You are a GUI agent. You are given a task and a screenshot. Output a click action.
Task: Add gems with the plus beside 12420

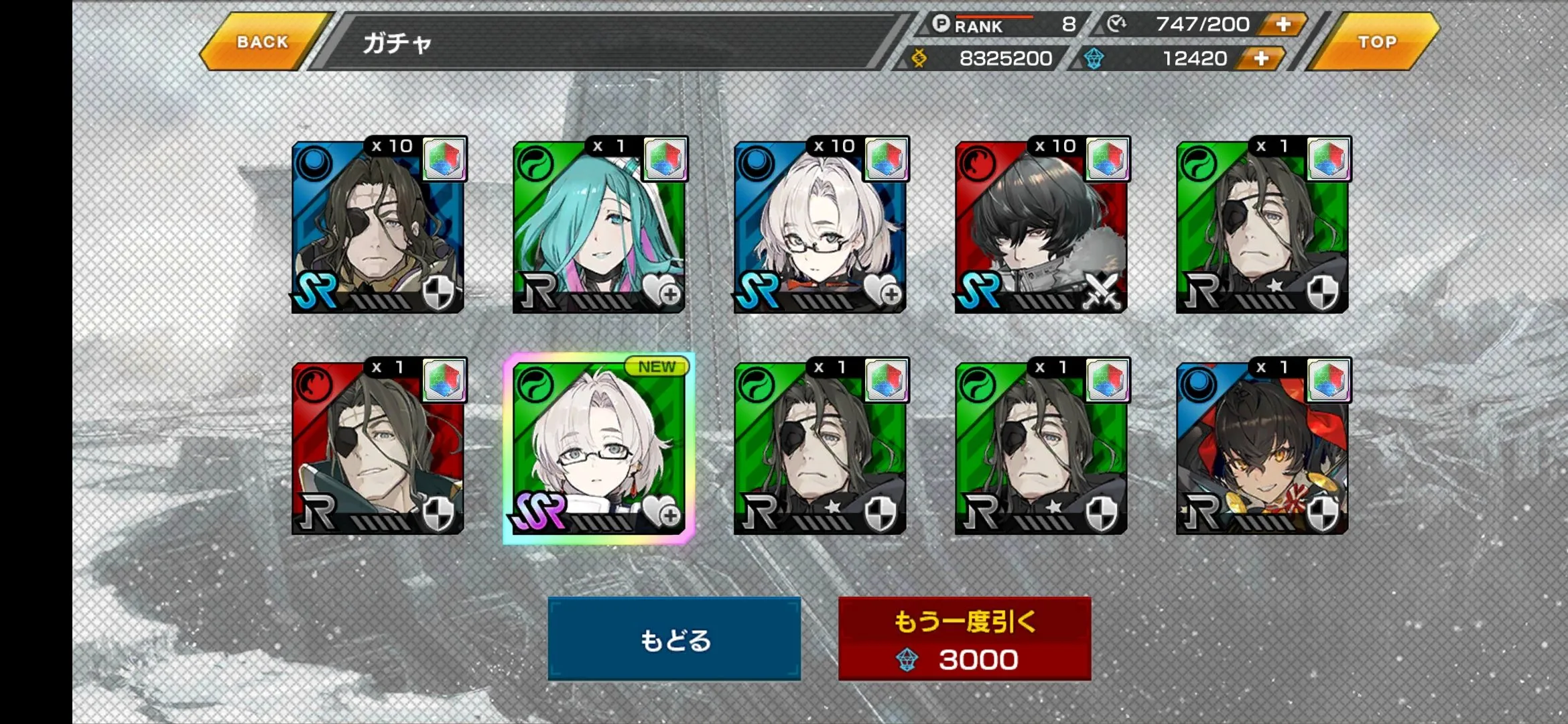pyautogui.click(x=1260, y=59)
